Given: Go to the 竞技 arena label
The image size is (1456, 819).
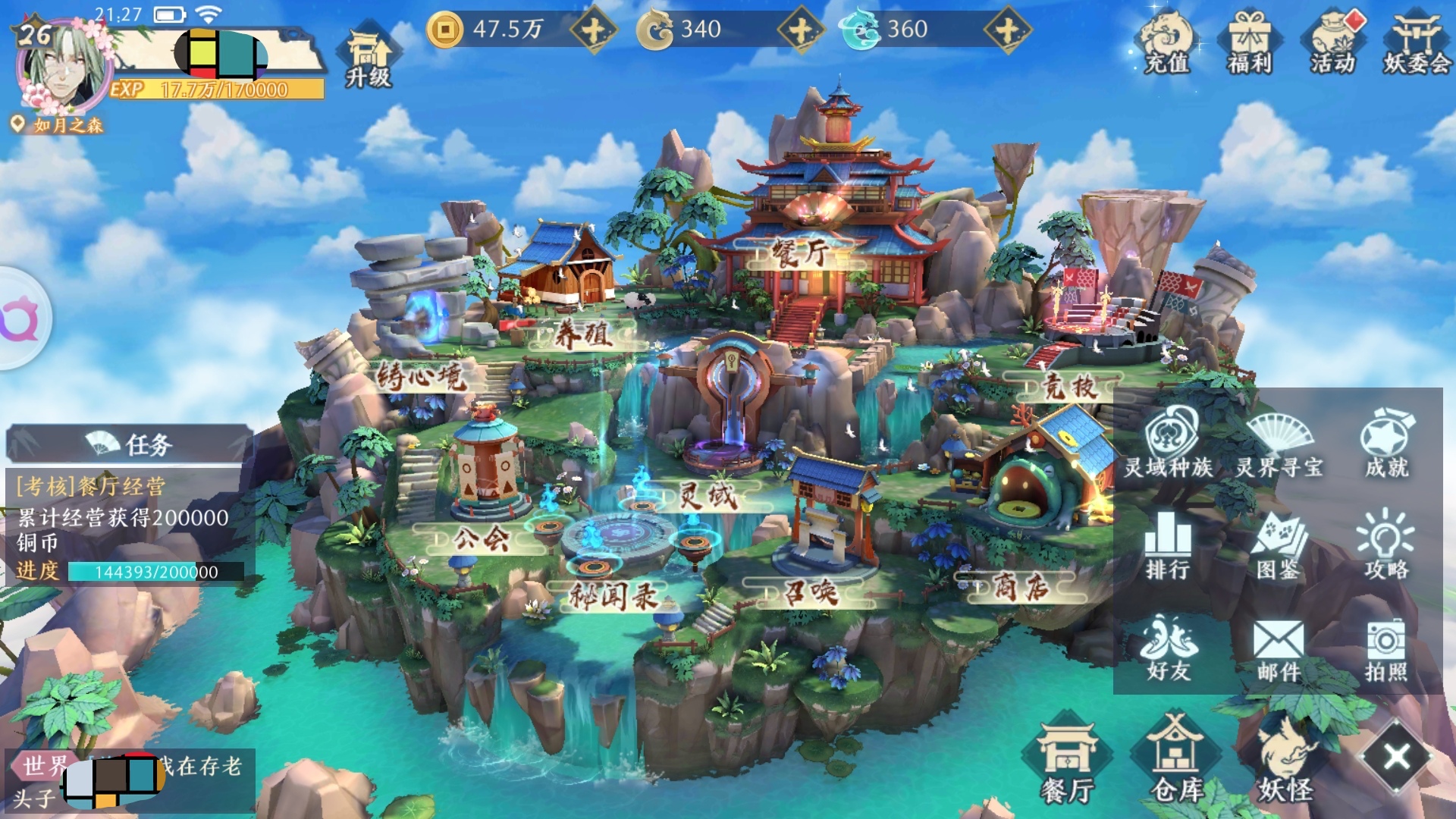Looking at the screenshot, I should click(x=1069, y=387).
